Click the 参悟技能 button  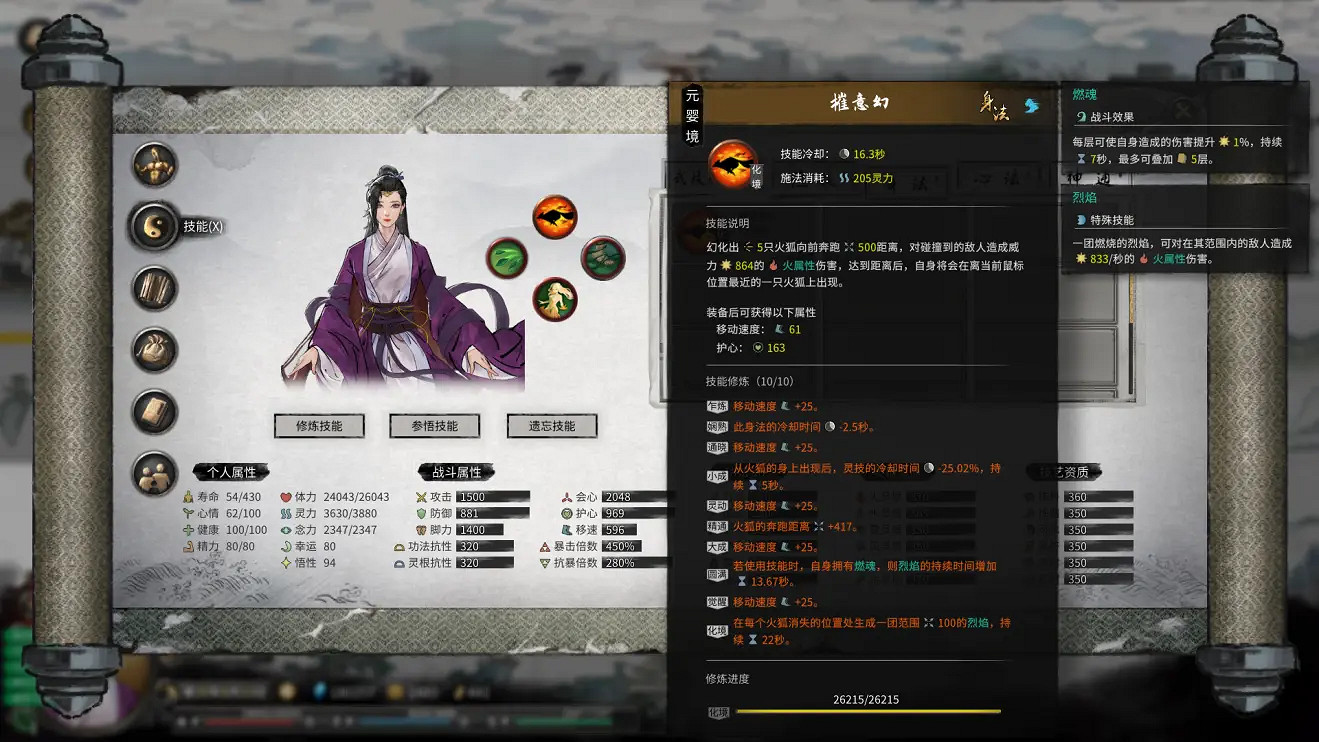pos(433,425)
